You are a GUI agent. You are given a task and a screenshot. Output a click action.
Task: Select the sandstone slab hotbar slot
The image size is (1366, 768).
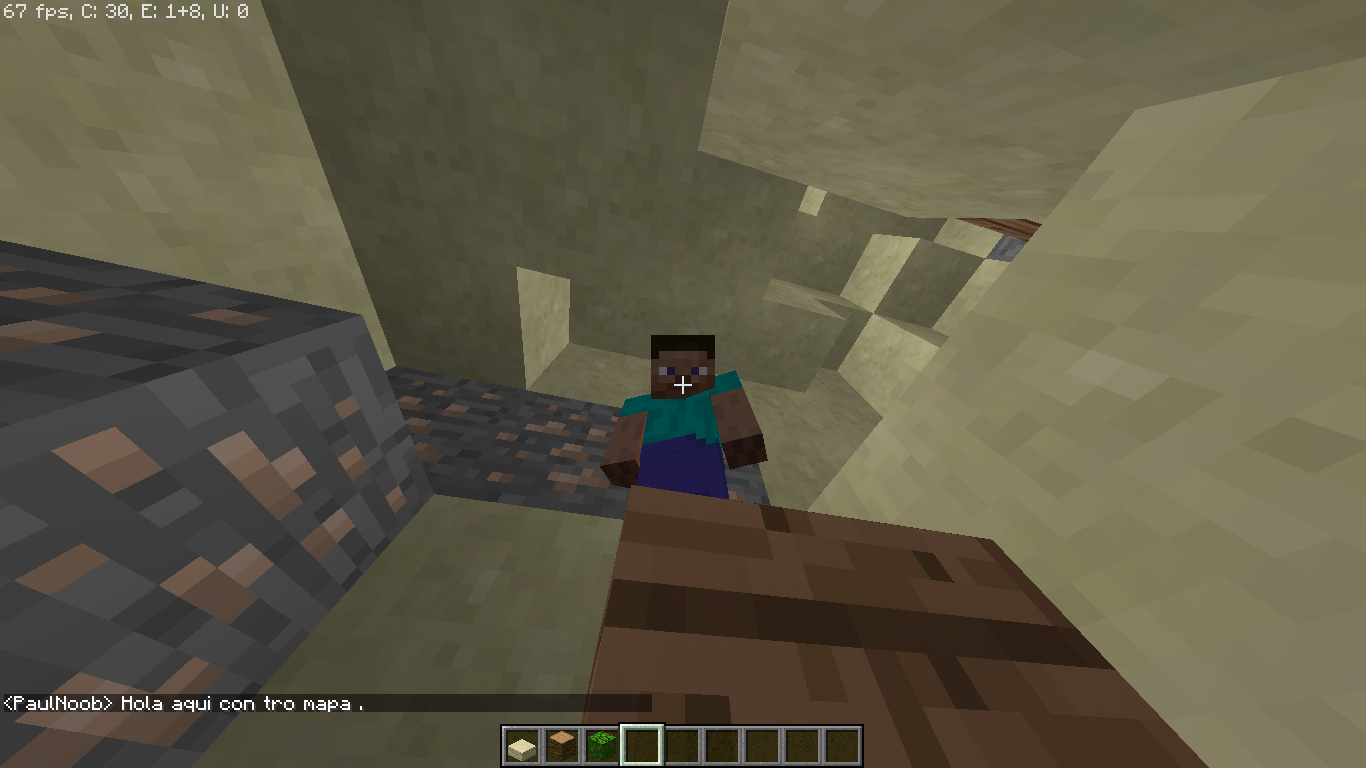point(521,746)
